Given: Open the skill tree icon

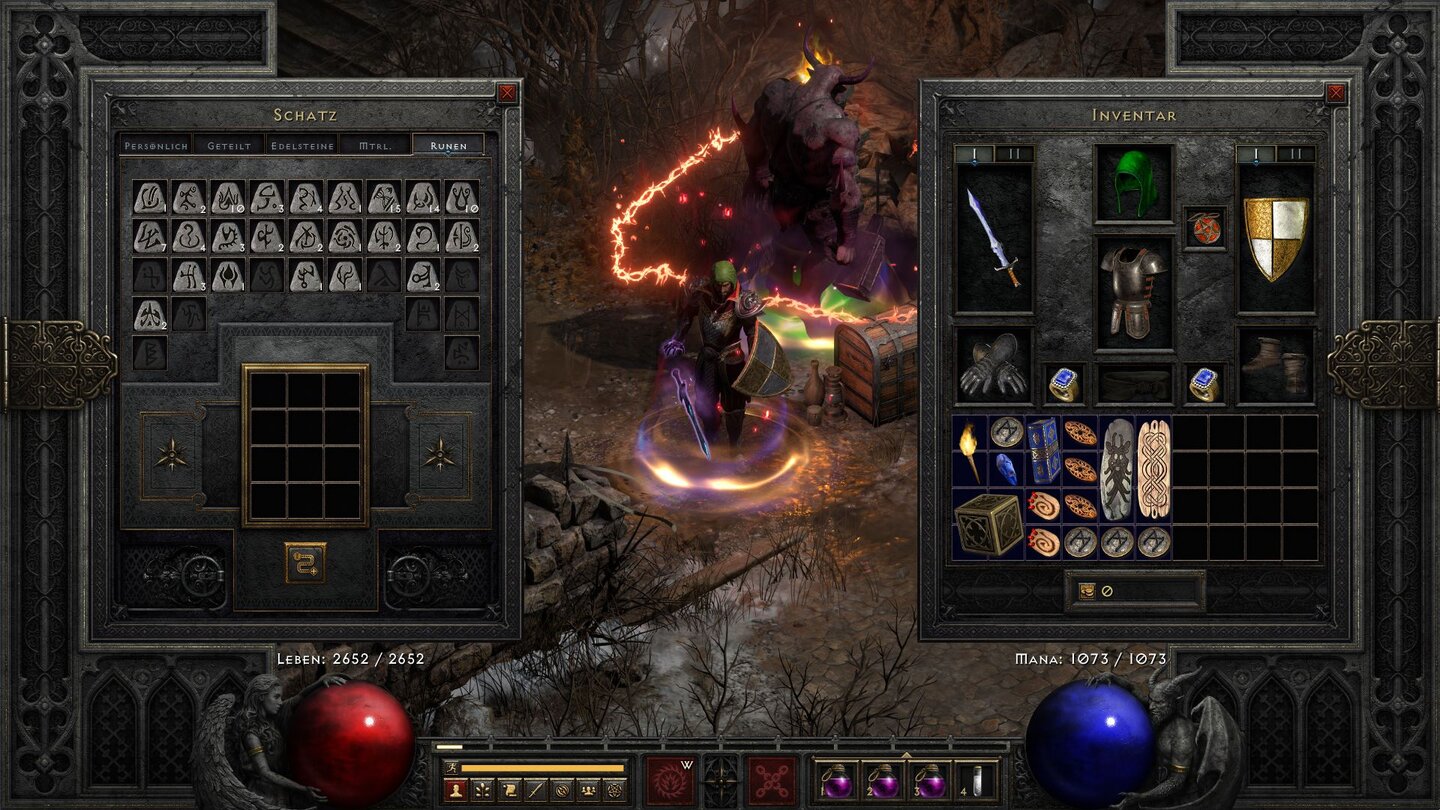Looking at the screenshot, I should tap(483, 790).
